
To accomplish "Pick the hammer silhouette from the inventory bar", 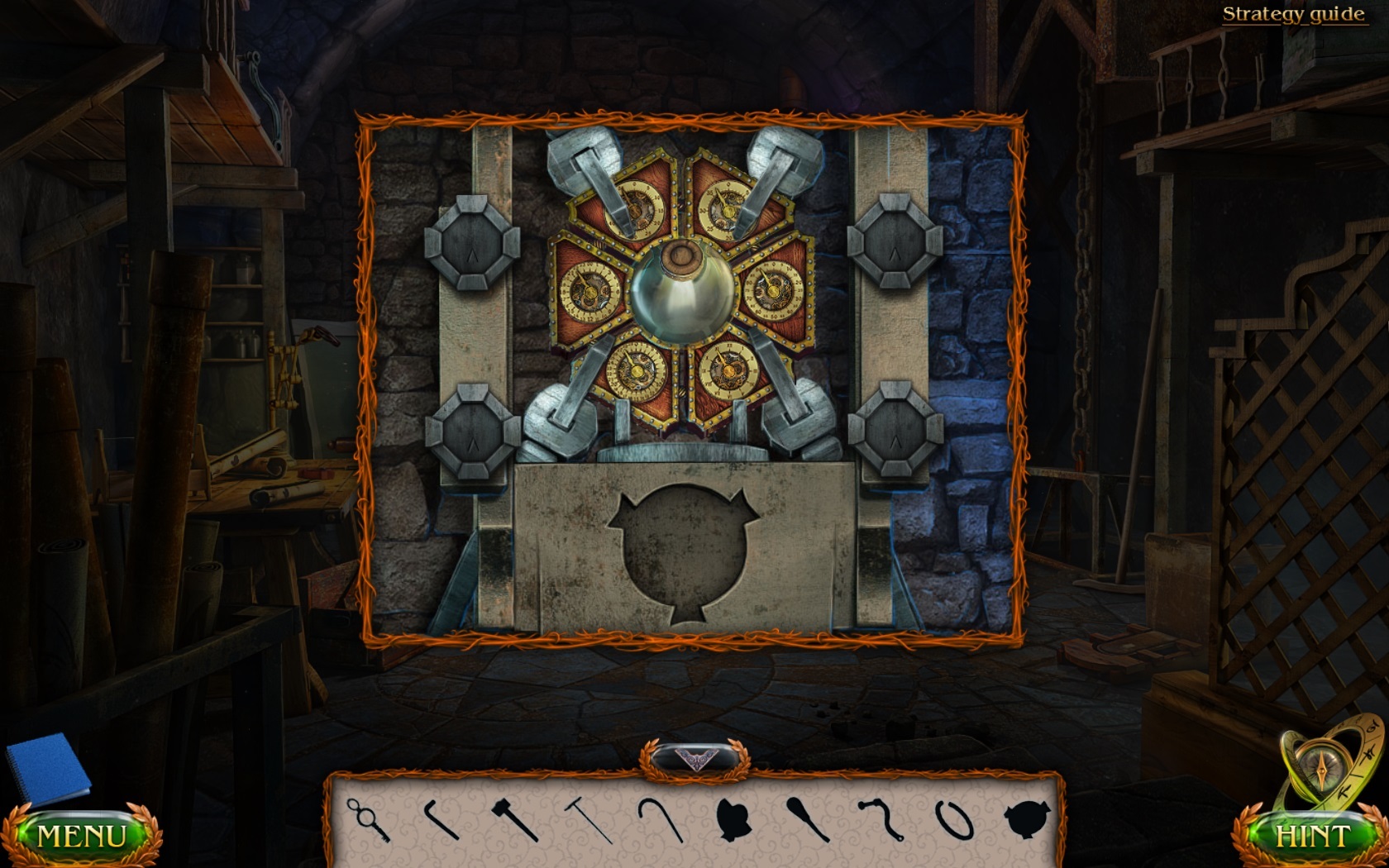I will 513,818.
